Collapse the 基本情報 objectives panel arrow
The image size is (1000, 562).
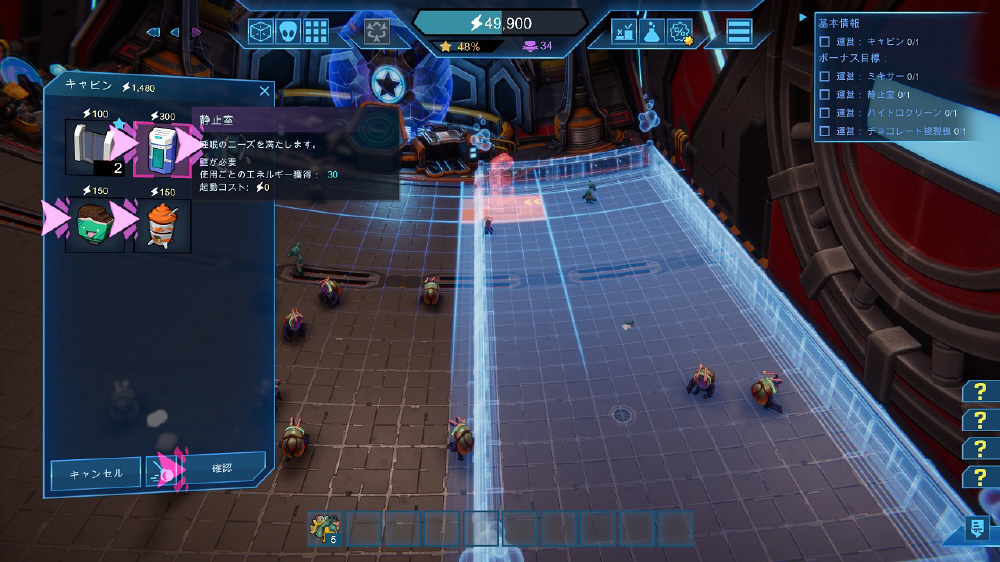802,17
